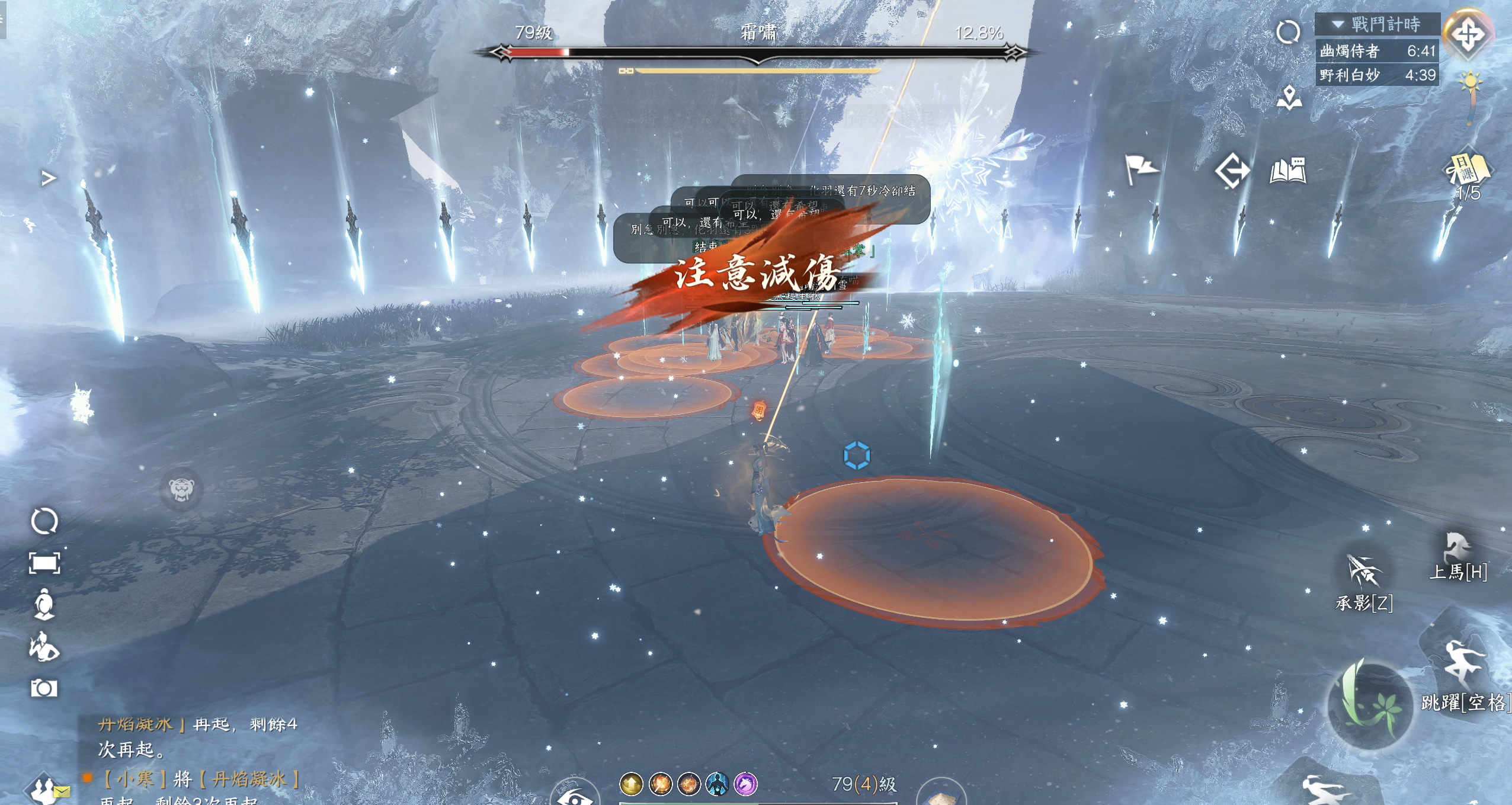
Task: Collapse the 戰鬥計時 battle timer panel
Action: tap(1338, 24)
